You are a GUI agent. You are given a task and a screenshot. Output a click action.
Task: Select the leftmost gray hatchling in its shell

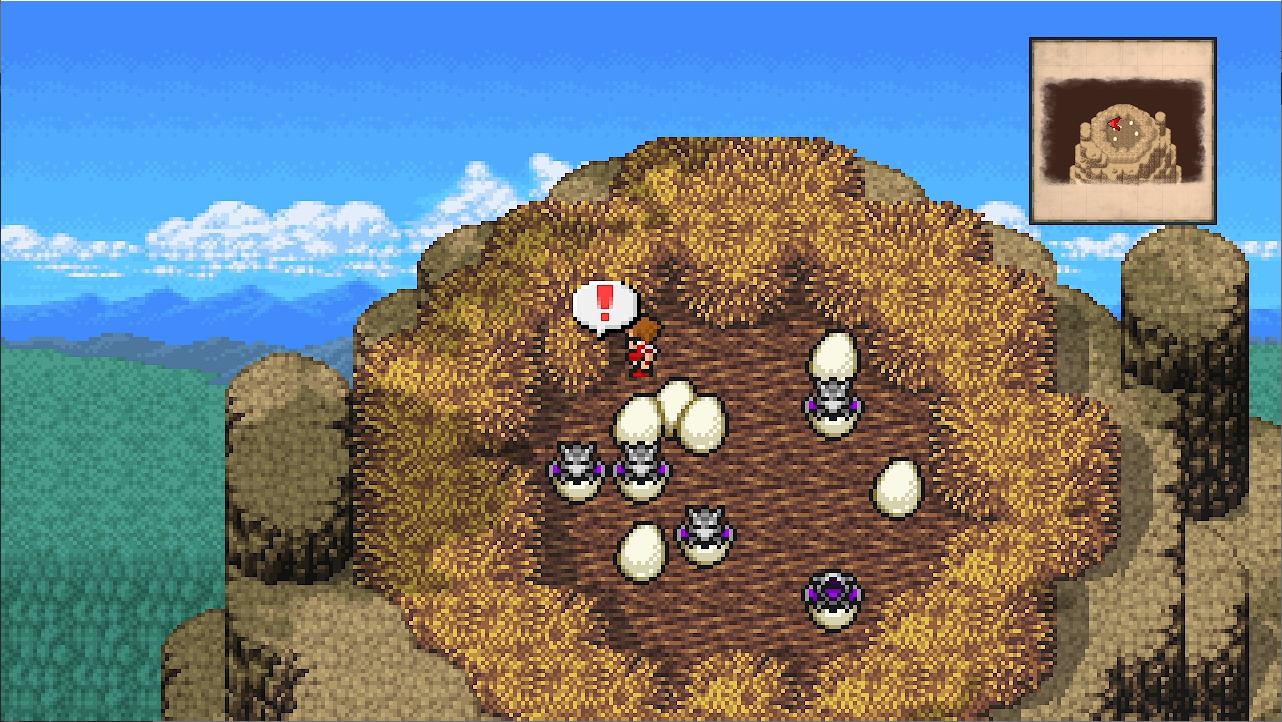pyautogui.click(x=578, y=467)
